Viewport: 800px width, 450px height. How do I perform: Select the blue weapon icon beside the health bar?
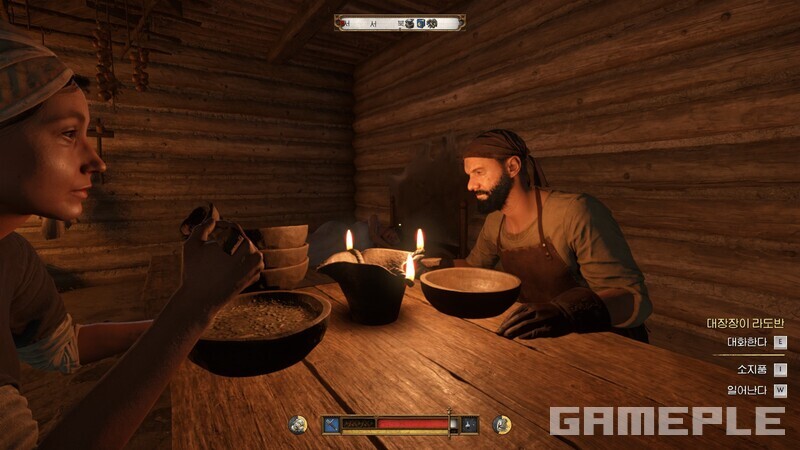tap(331, 425)
